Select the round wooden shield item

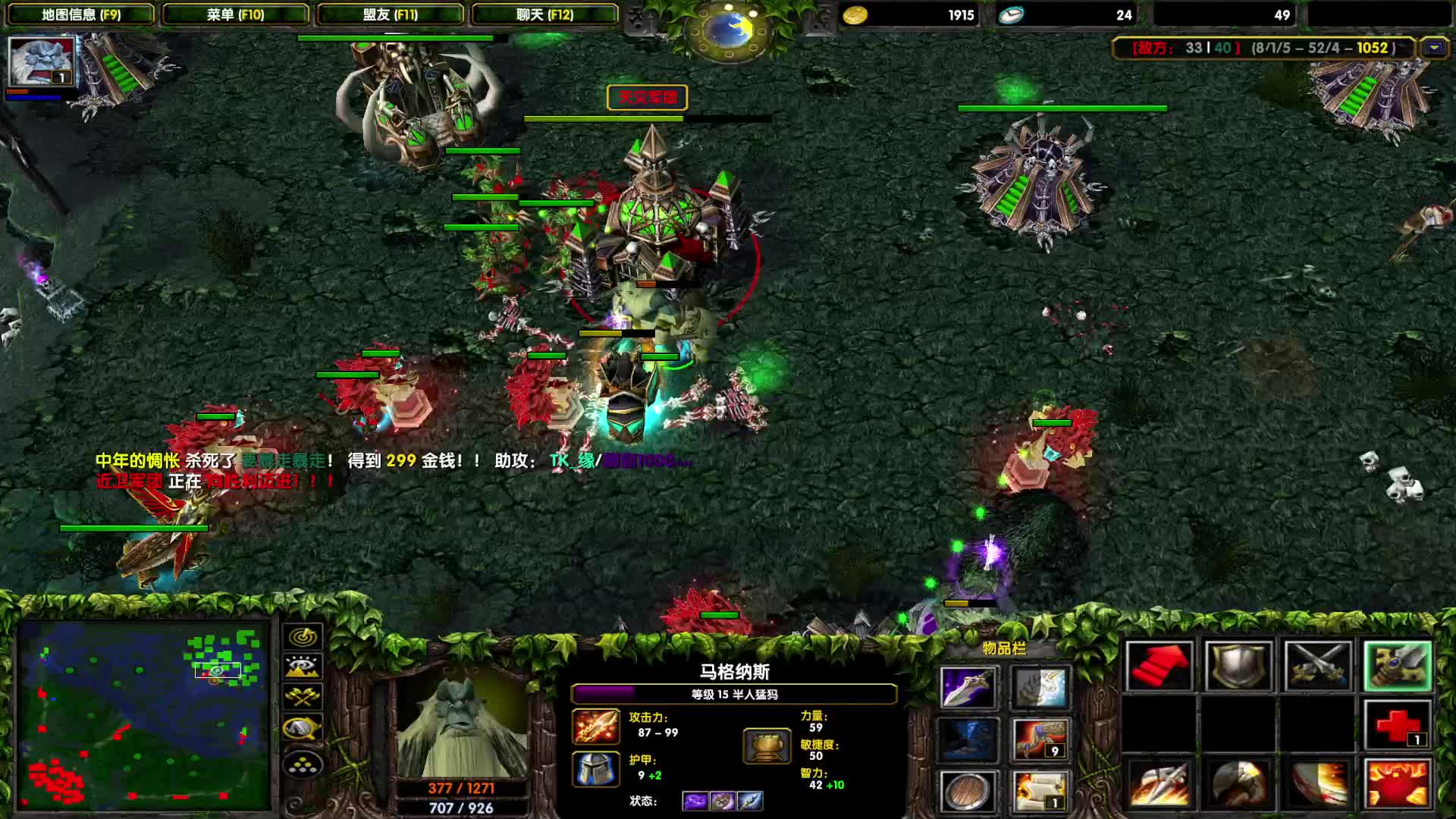[x=968, y=791]
